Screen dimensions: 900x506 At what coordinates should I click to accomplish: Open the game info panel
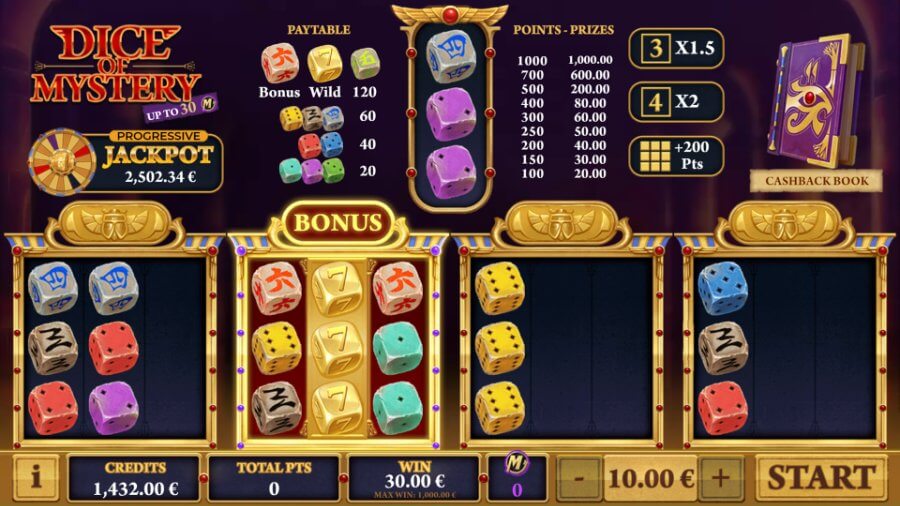tap(35, 478)
